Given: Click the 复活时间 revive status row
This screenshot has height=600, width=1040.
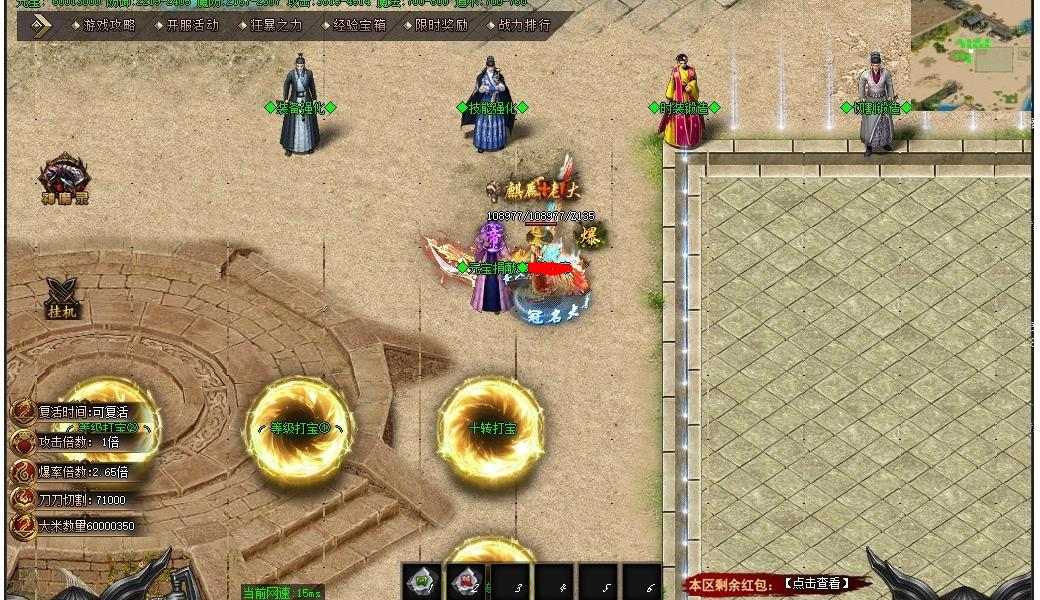Looking at the screenshot, I should pos(82,412).
